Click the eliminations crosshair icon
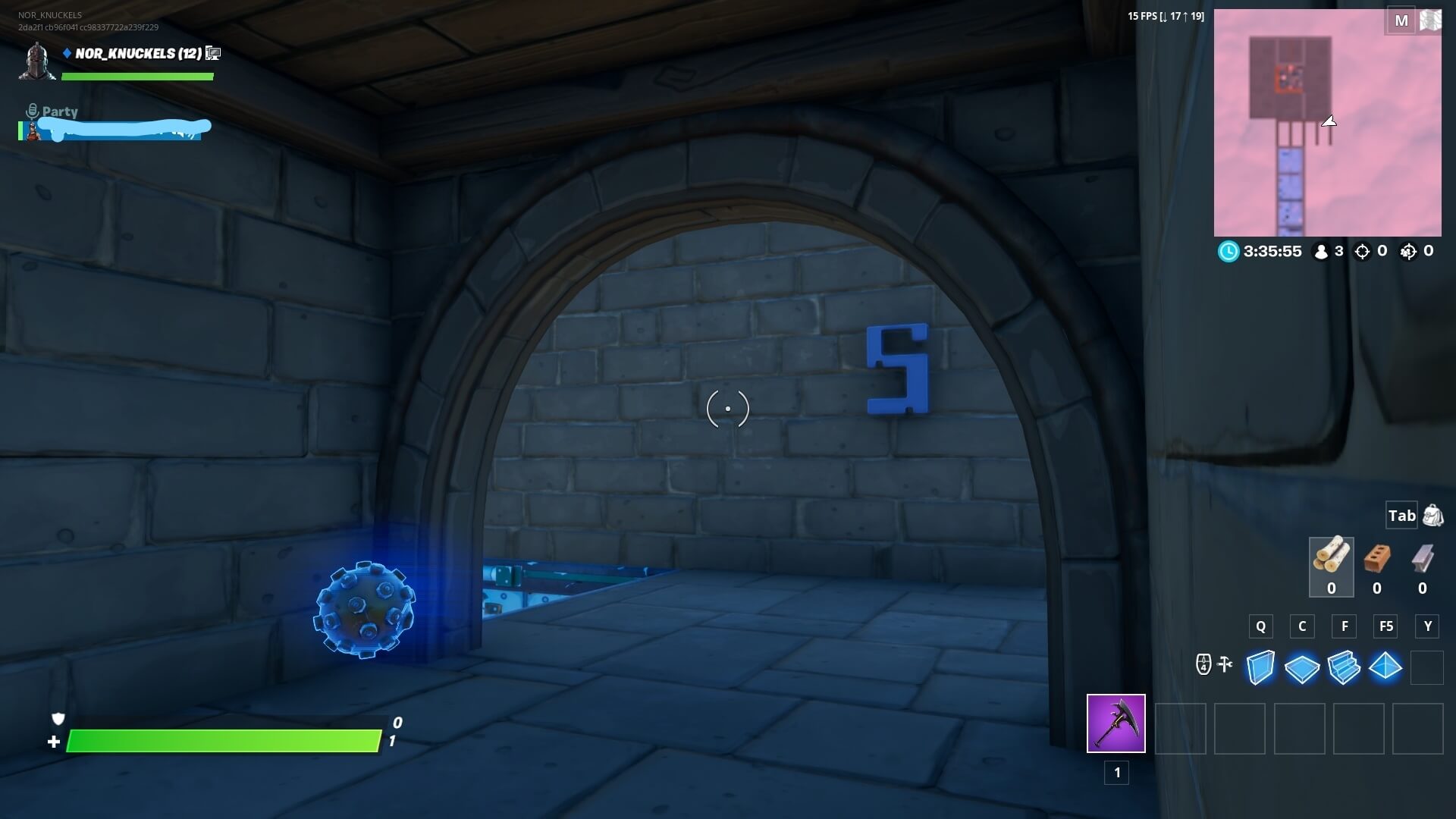Viewport: 1456px width, 819px height. [1362, 252]
